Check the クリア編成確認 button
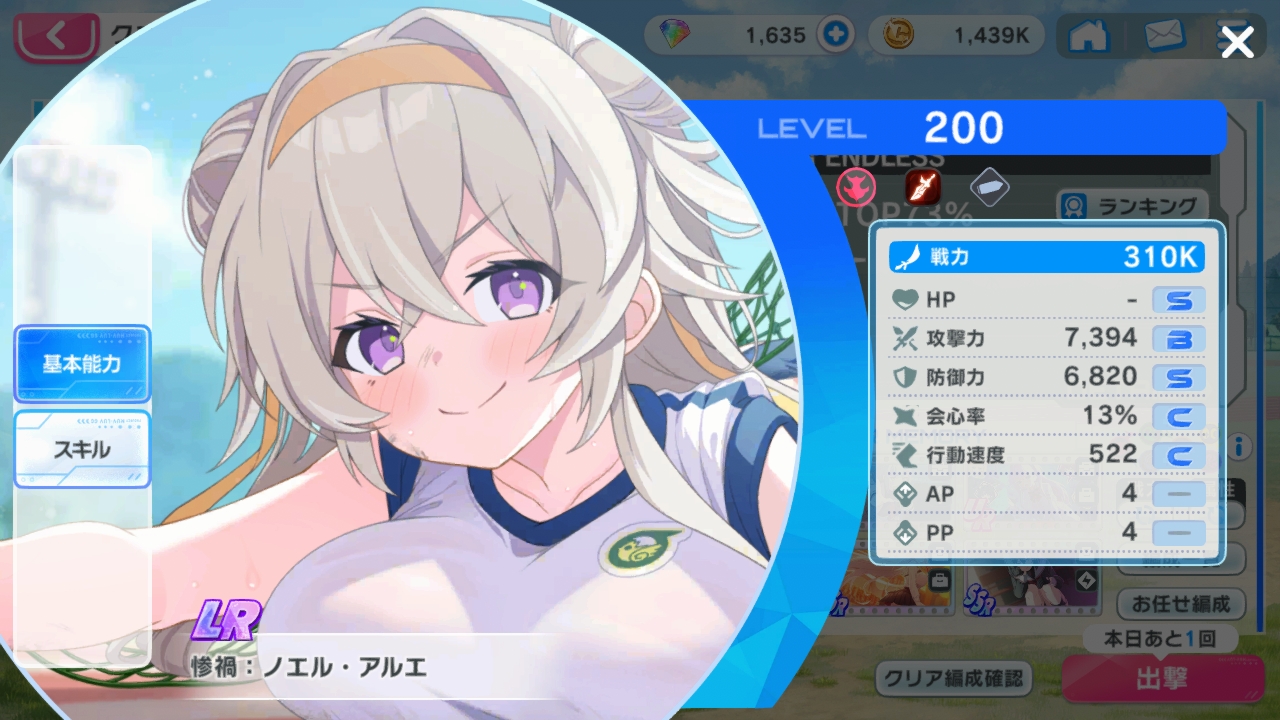 [954, 679]
